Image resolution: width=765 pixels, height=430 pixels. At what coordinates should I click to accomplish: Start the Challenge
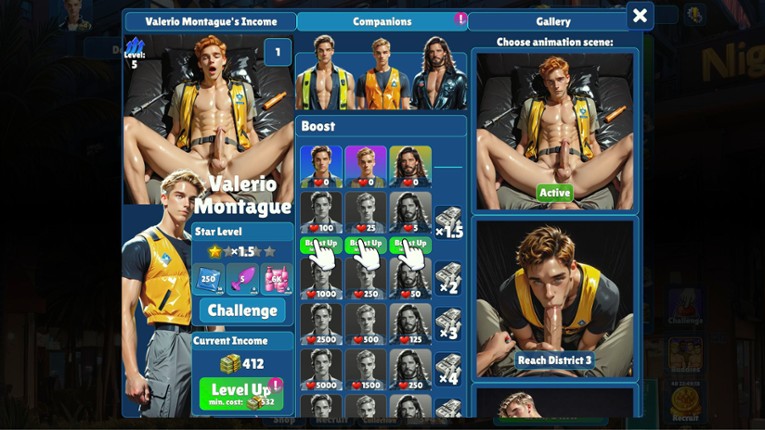pos(242,310)
